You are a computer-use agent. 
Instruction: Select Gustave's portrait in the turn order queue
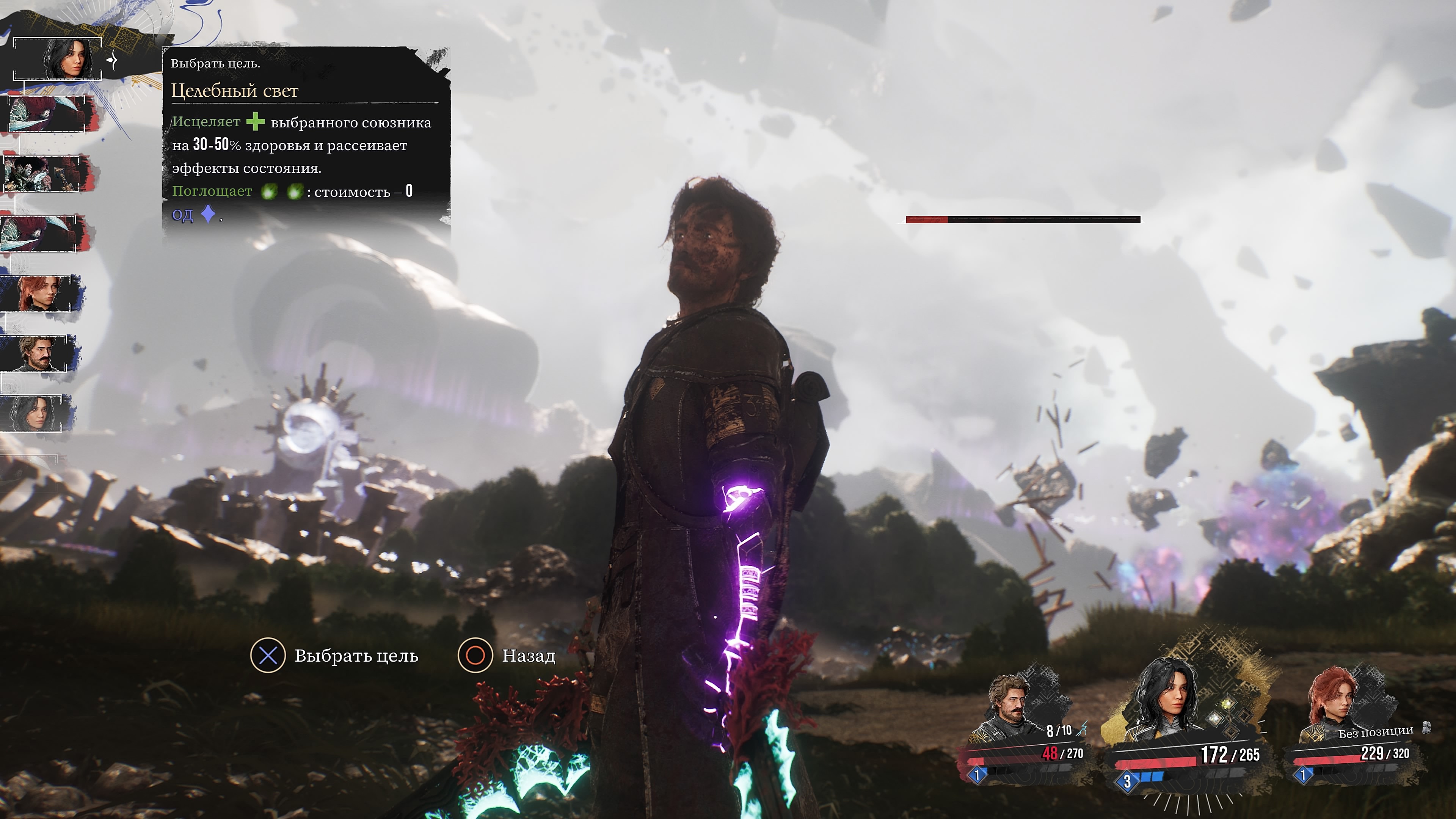39,353
